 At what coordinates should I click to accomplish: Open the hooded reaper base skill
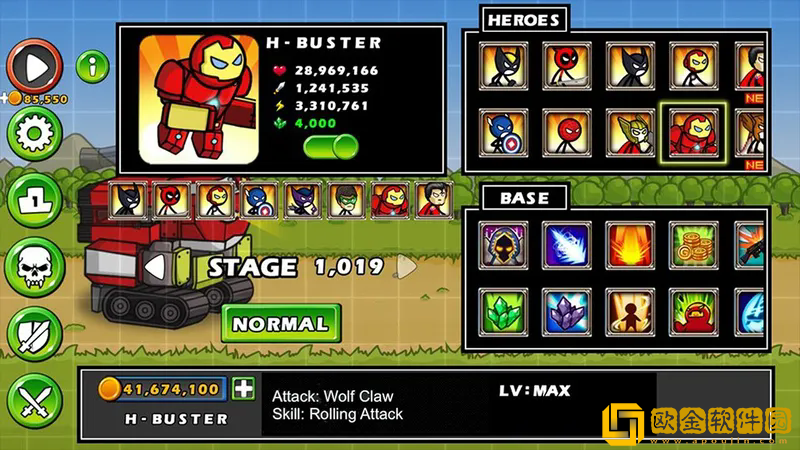click(x=502, y=244)
